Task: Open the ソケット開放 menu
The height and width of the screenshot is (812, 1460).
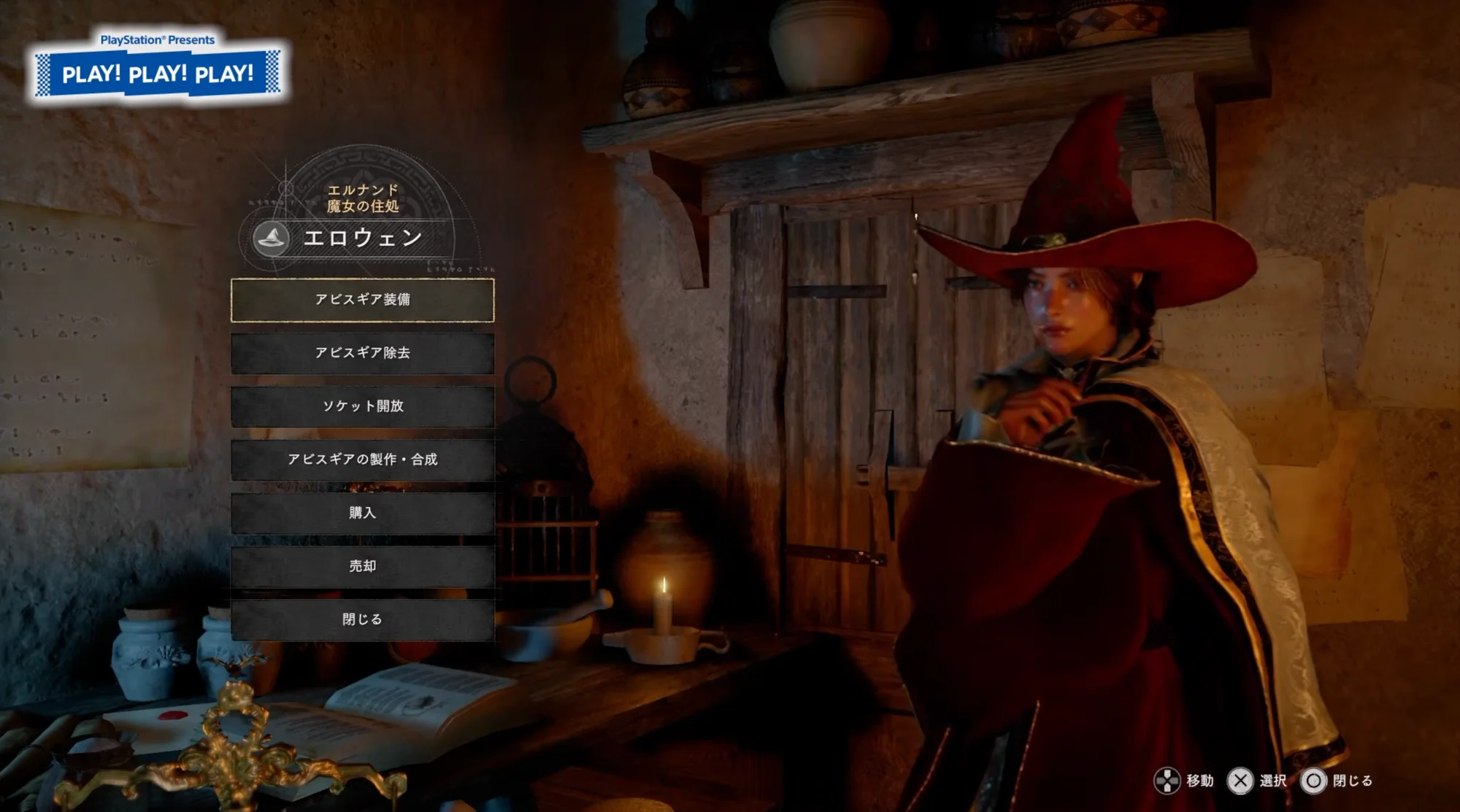Action: [362, 406]
